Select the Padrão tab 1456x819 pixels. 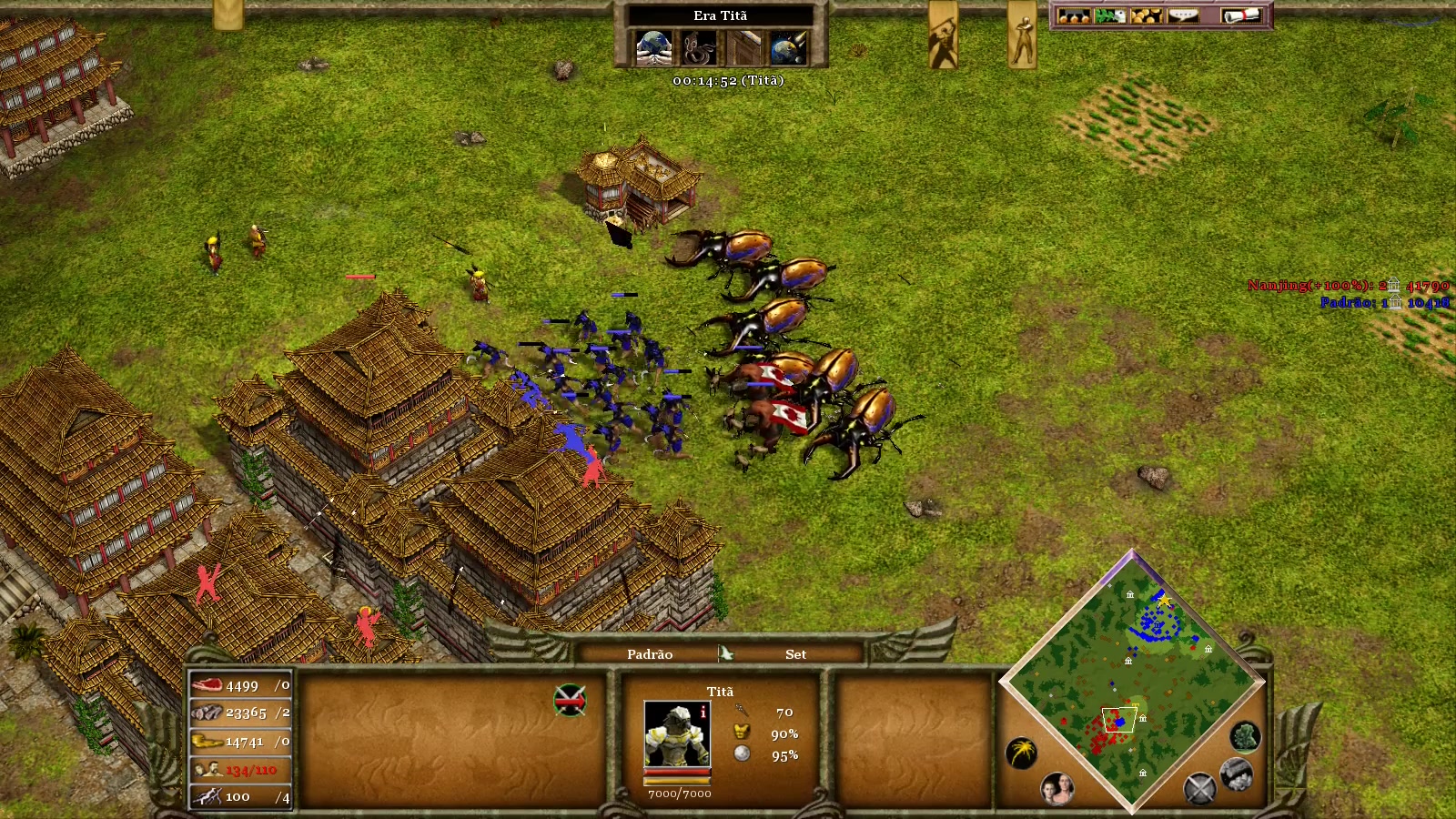(x=650, y=653)
